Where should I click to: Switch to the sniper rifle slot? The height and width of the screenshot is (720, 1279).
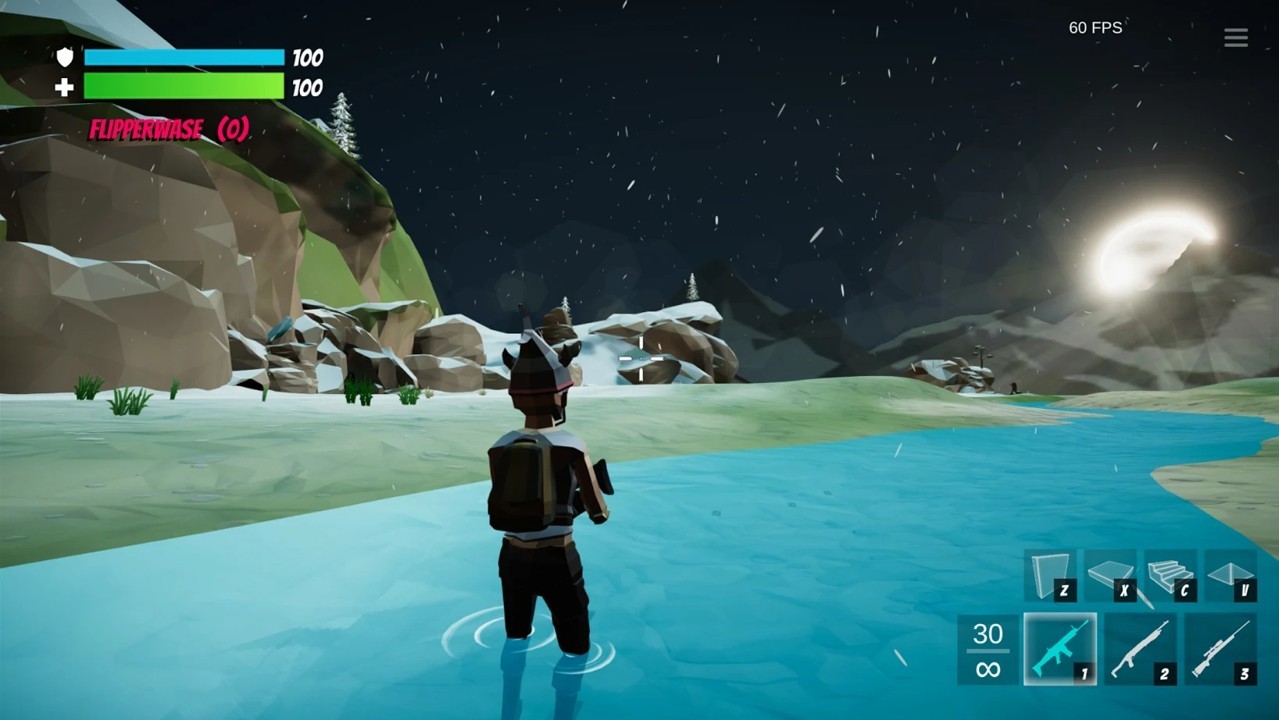[1221, 649]
